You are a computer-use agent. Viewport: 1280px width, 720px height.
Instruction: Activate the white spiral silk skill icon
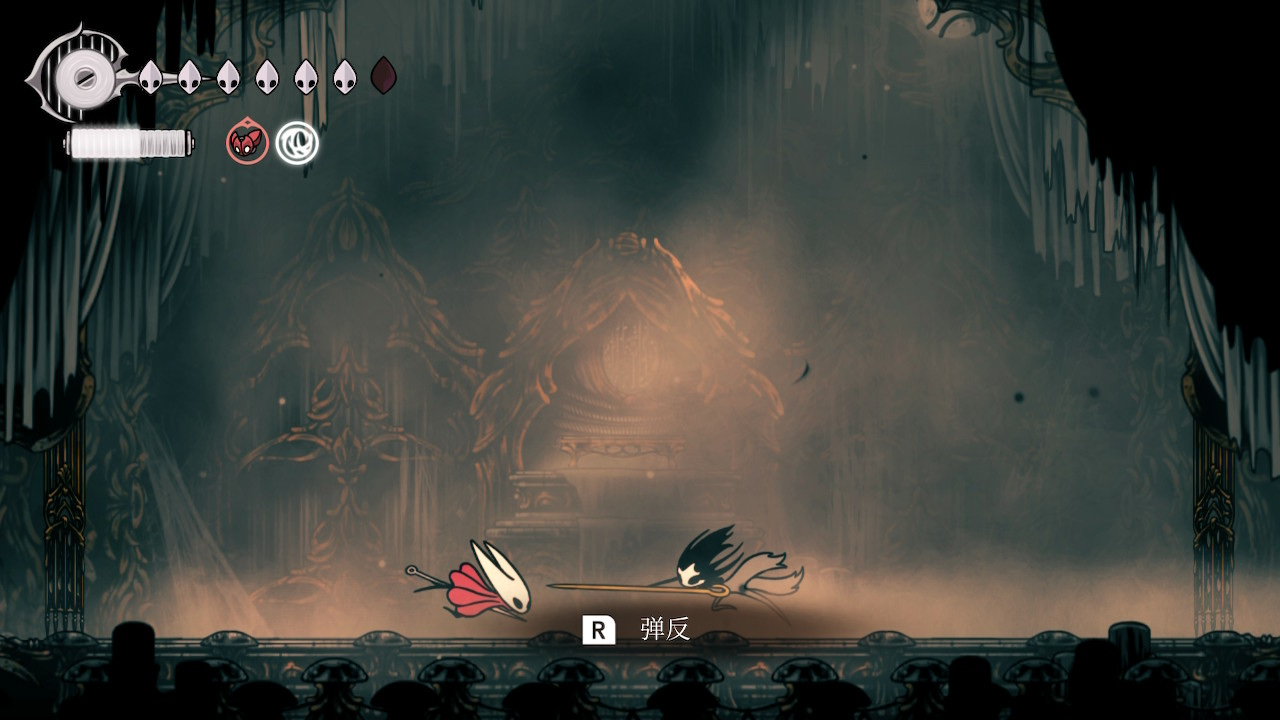(x=297, y=143)
